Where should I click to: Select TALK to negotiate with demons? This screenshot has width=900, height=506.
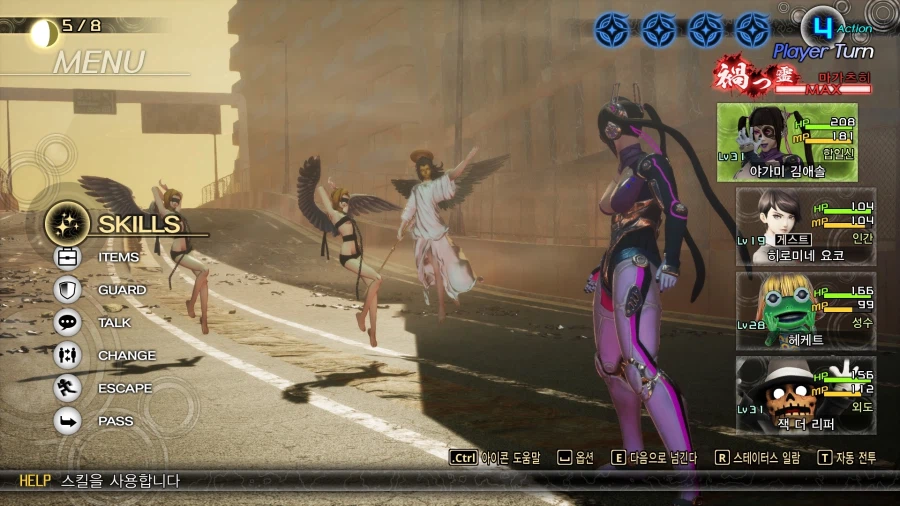(113, 323)
